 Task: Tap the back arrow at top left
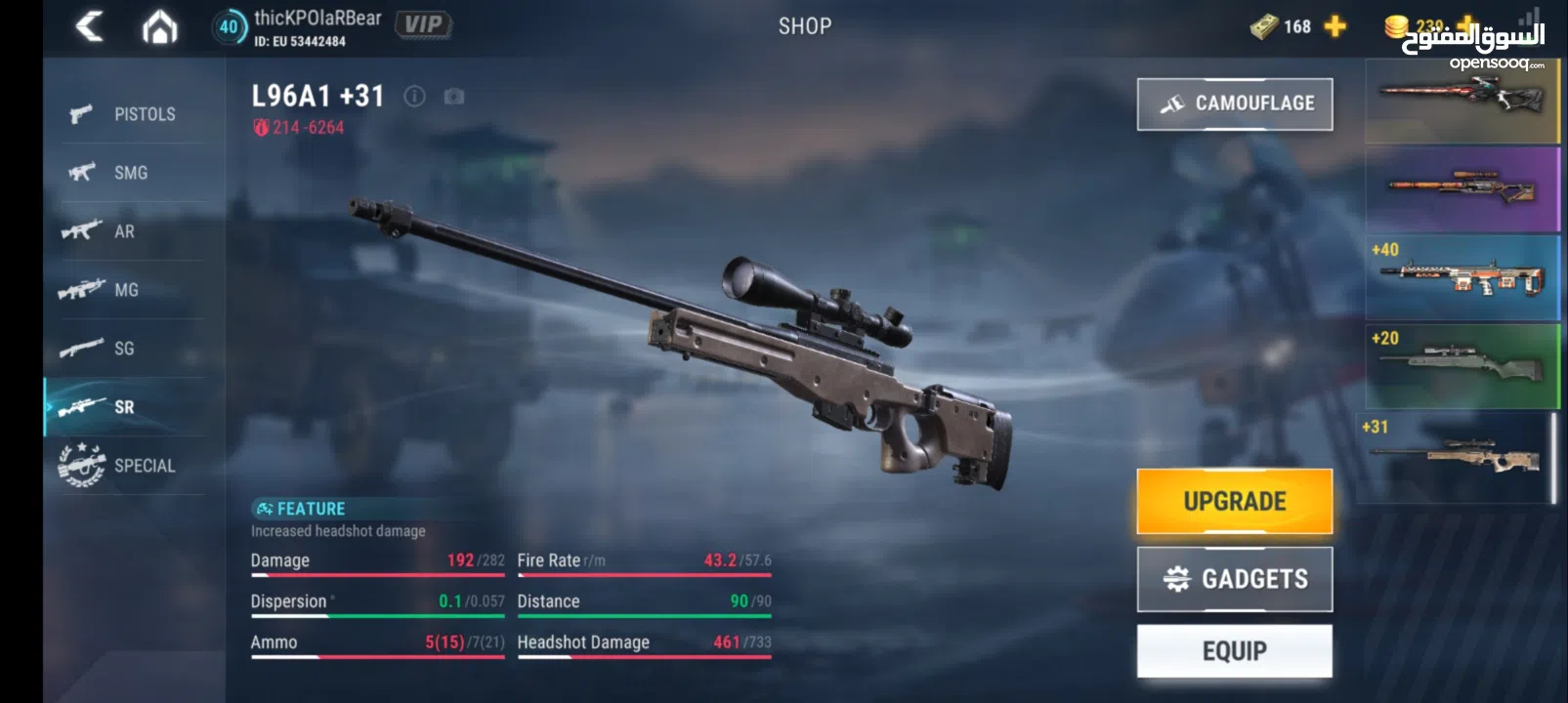[90, 26]
